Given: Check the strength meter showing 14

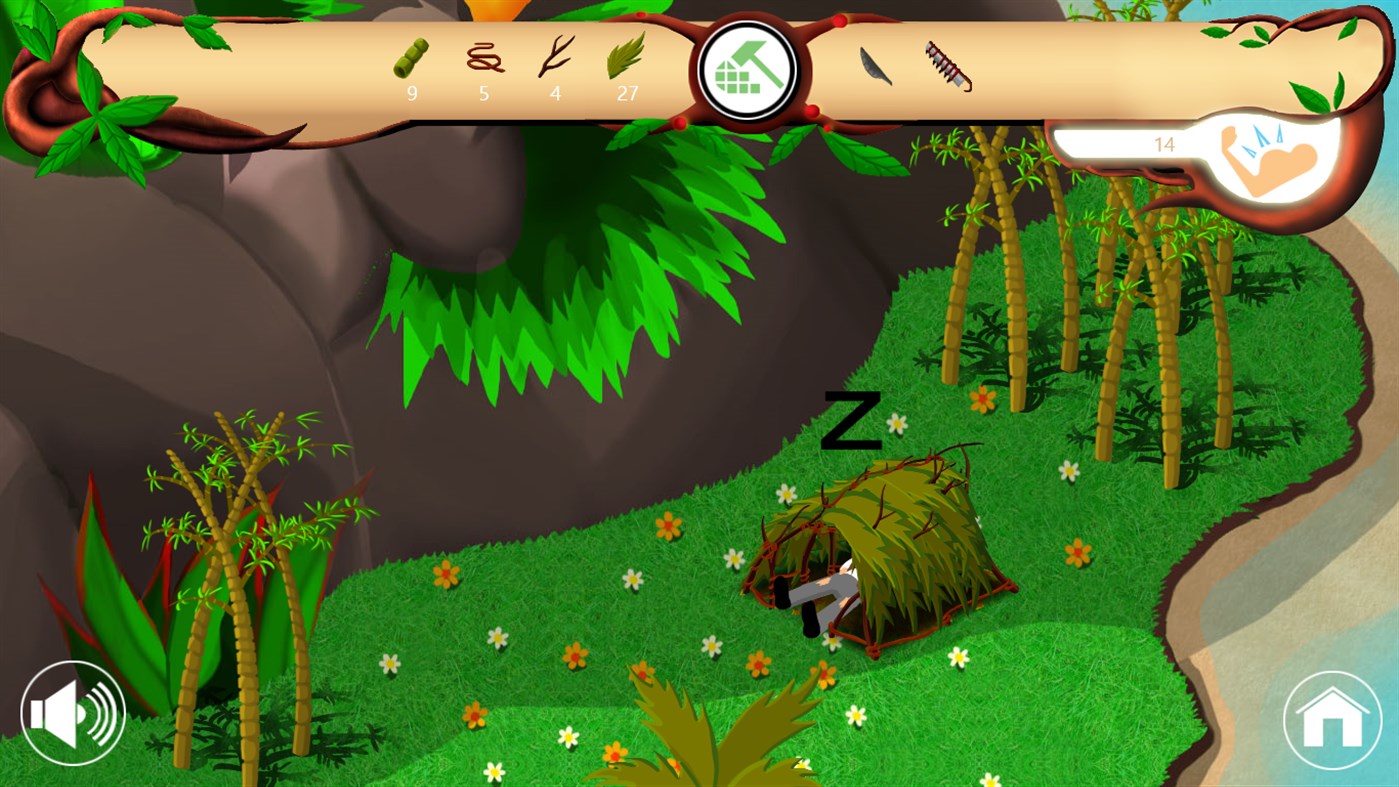Looking at the screenshot, I should (1164, 146).
